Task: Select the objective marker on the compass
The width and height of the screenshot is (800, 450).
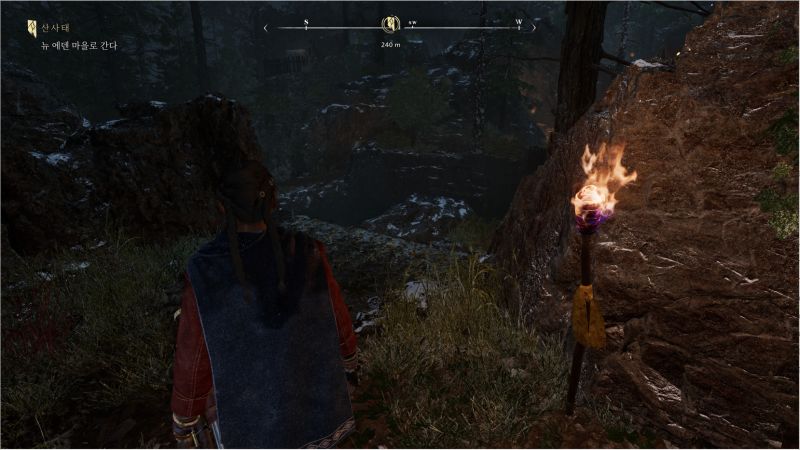Action: point(391,25)
